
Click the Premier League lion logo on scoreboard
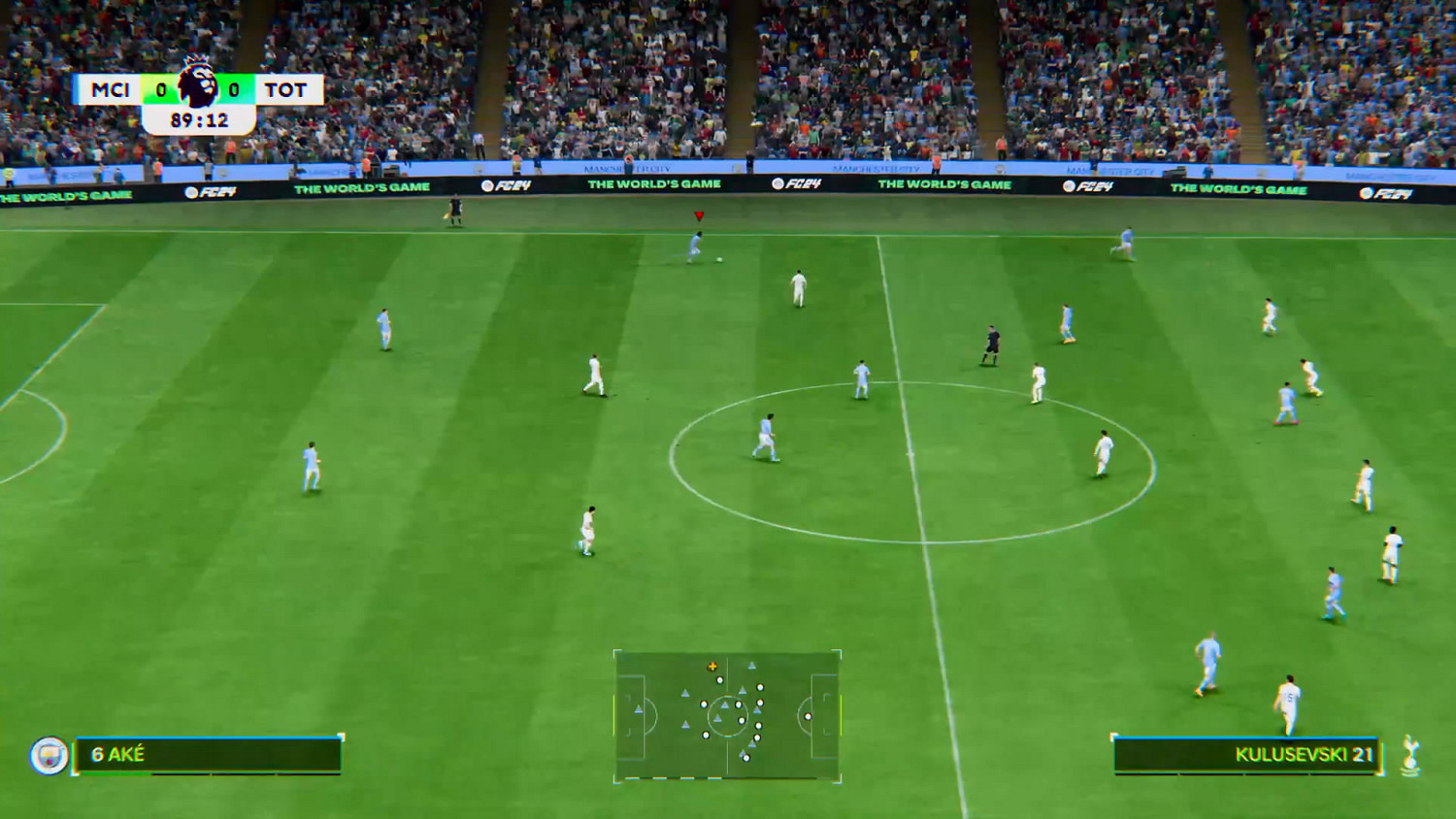pyautogui.click(x=198, y=89)
